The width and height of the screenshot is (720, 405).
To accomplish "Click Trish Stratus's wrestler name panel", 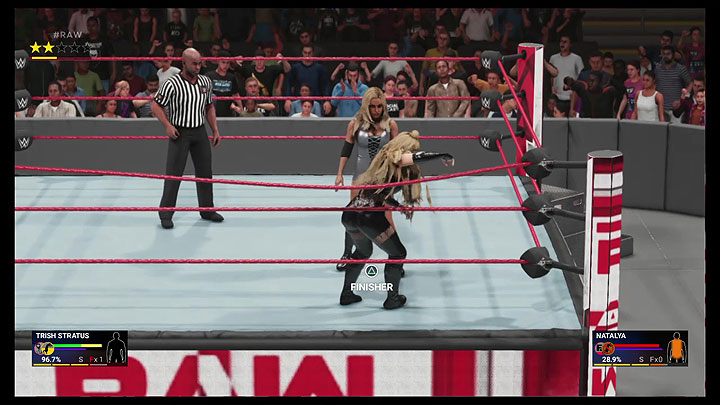I will click(x=60, y=336).
